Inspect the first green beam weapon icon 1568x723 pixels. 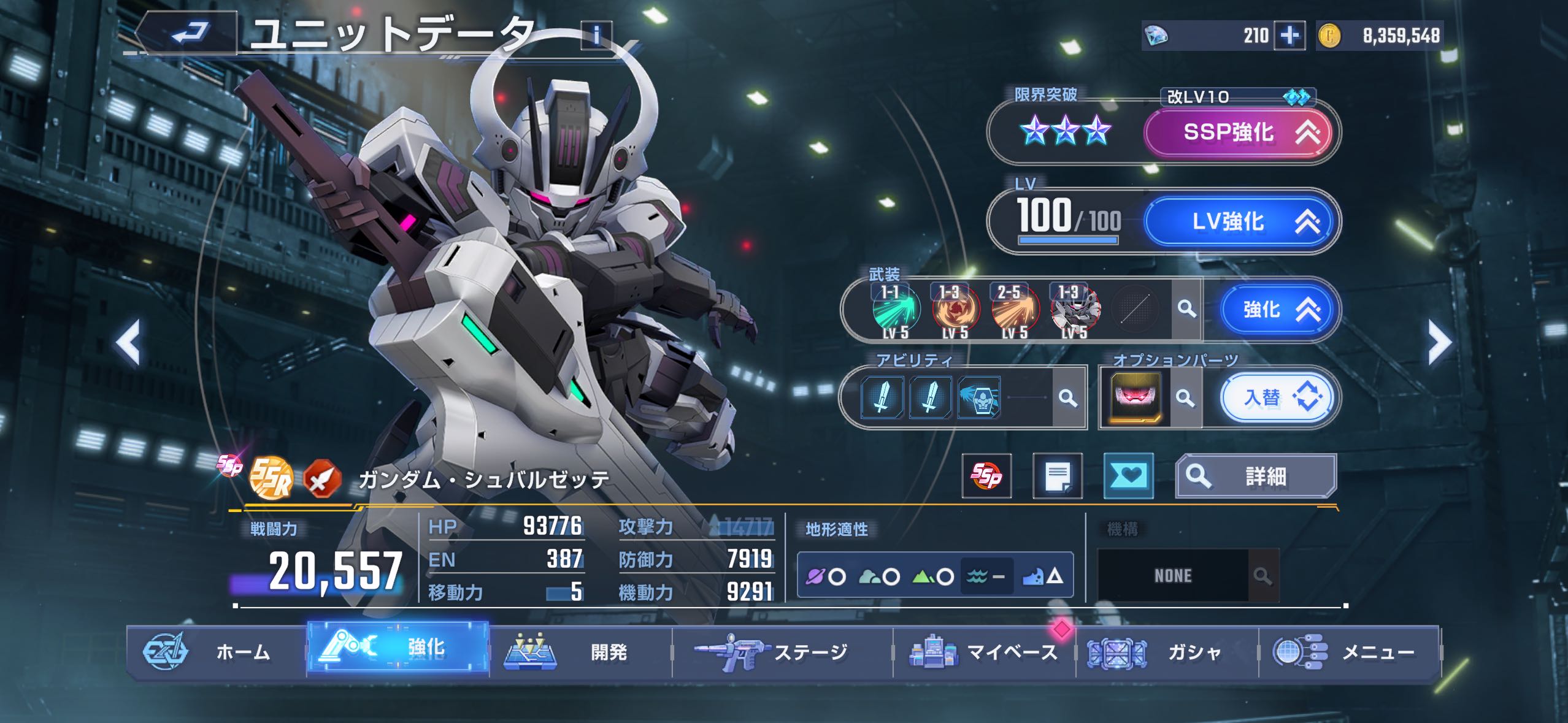[895, 311]
